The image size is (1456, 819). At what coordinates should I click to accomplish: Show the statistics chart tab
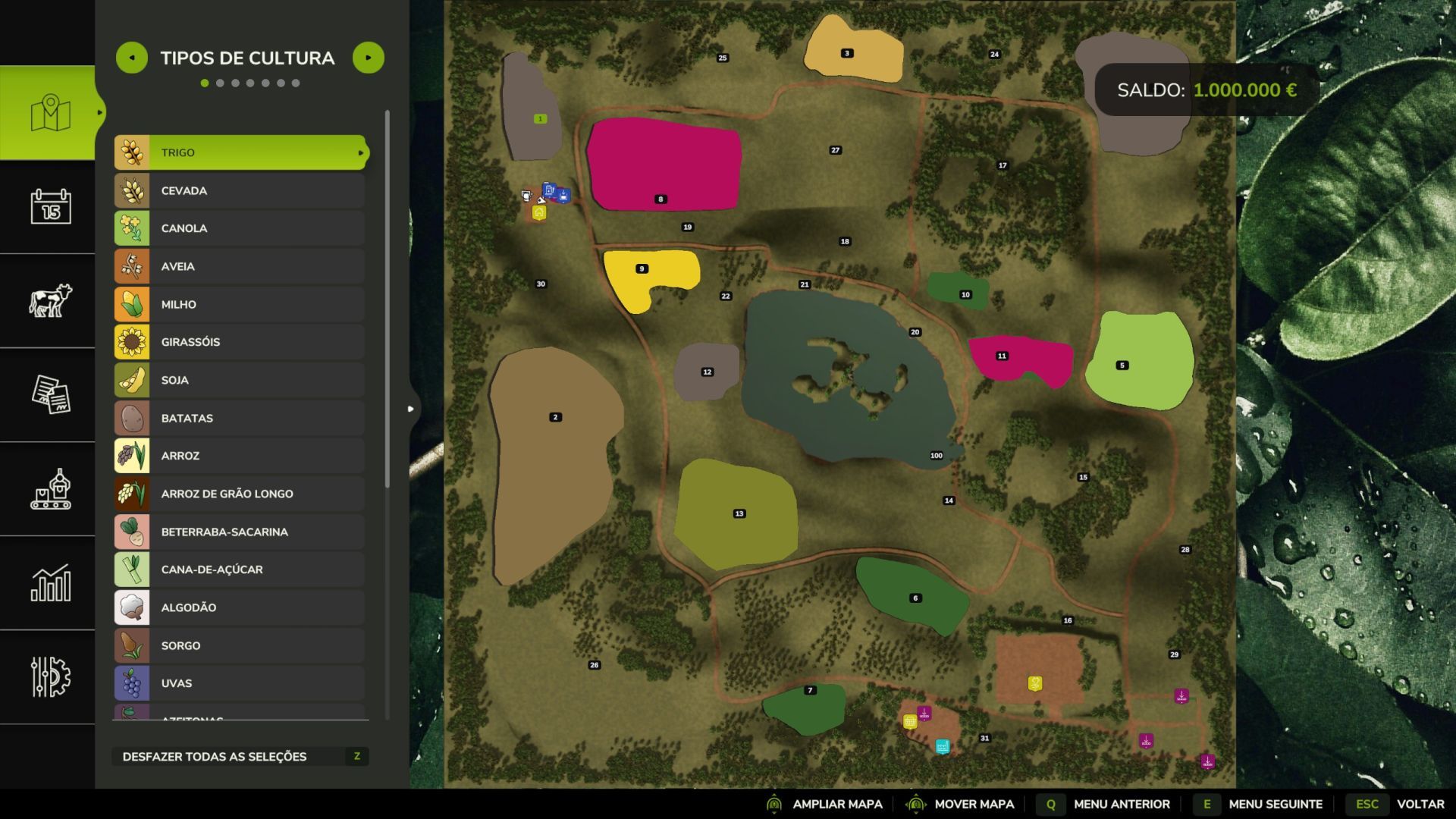click(50, 582)
